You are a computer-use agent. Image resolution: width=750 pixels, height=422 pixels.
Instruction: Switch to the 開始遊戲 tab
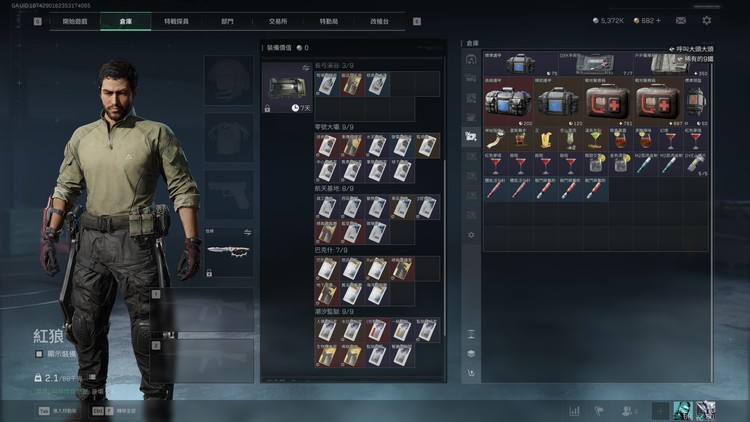[x=75, y=20]
